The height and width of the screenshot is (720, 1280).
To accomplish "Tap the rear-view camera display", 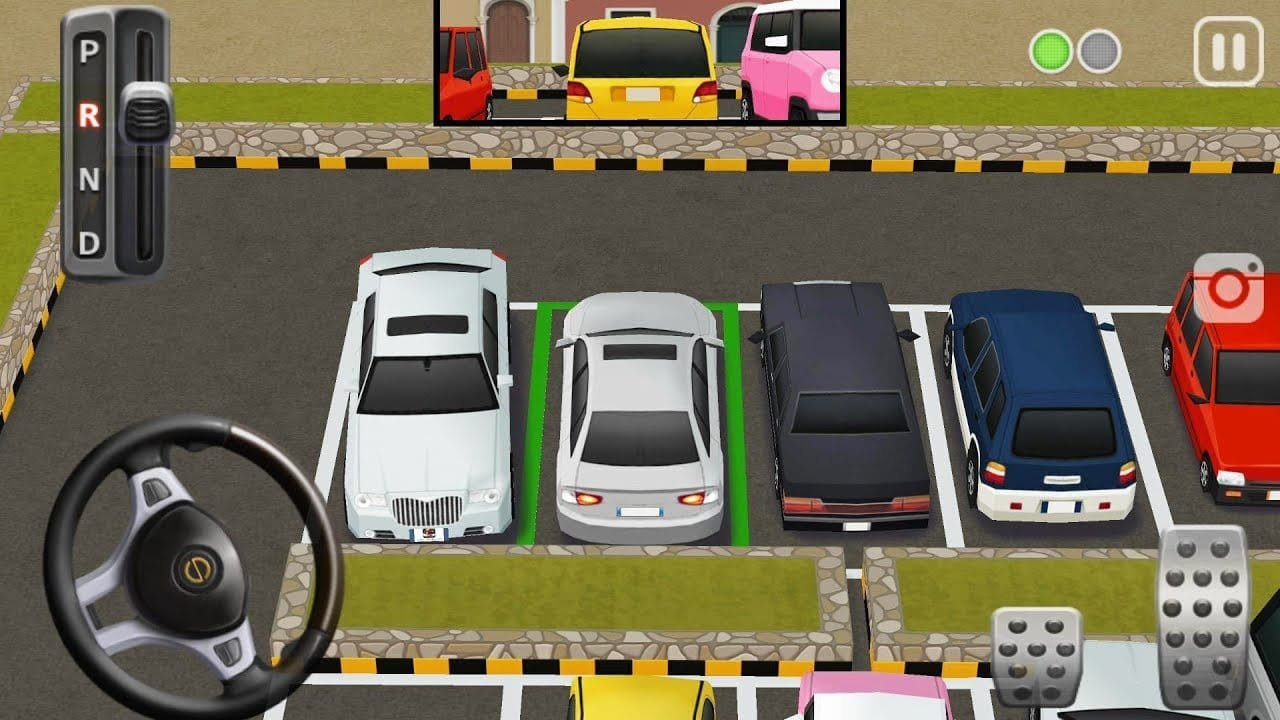I will pos(640,62).
